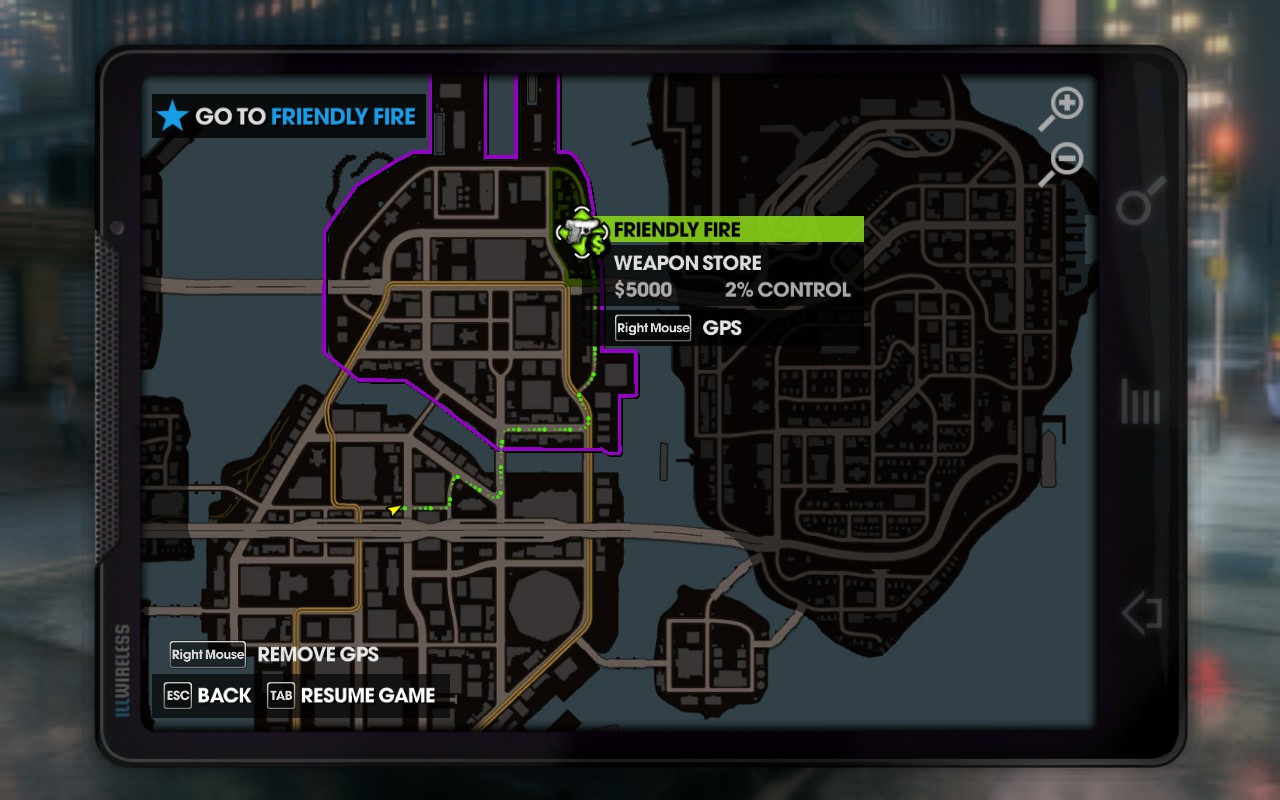
Task: Select the Friendly Fire gun store marker
Action: pyautogui.click(x=581, y=232)
